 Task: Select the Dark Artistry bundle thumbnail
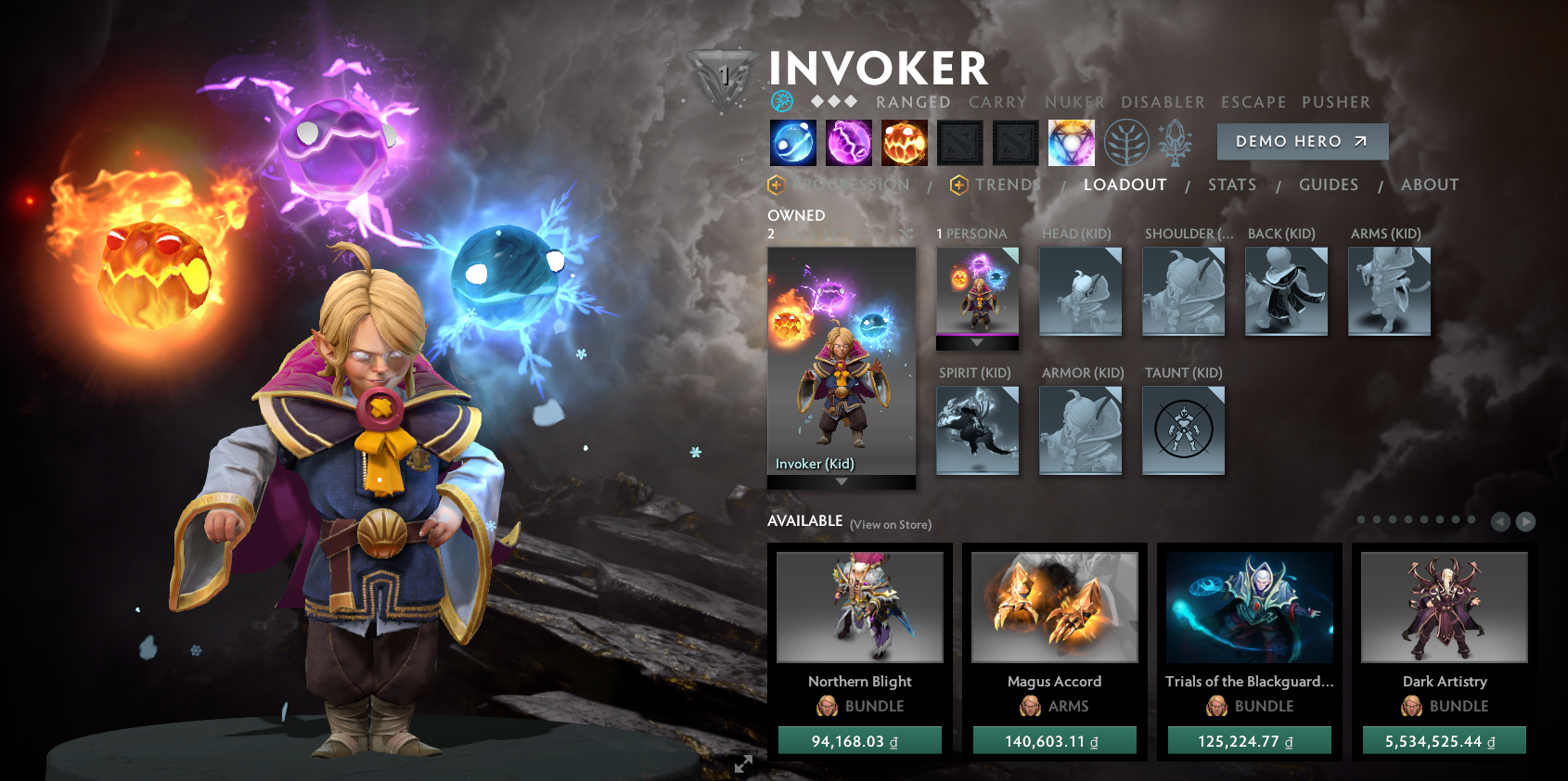point(1443,607)
